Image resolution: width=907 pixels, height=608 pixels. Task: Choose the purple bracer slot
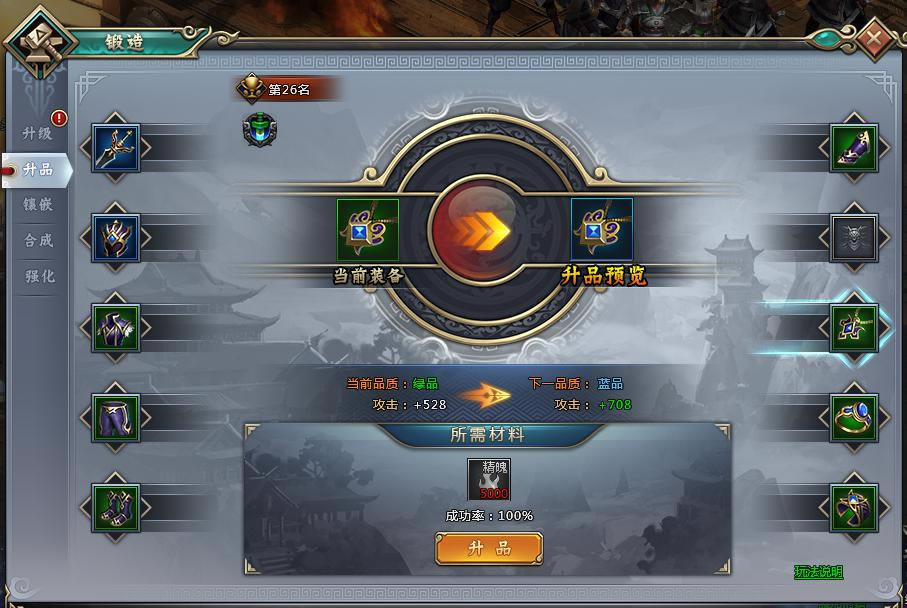coord(854,149)
